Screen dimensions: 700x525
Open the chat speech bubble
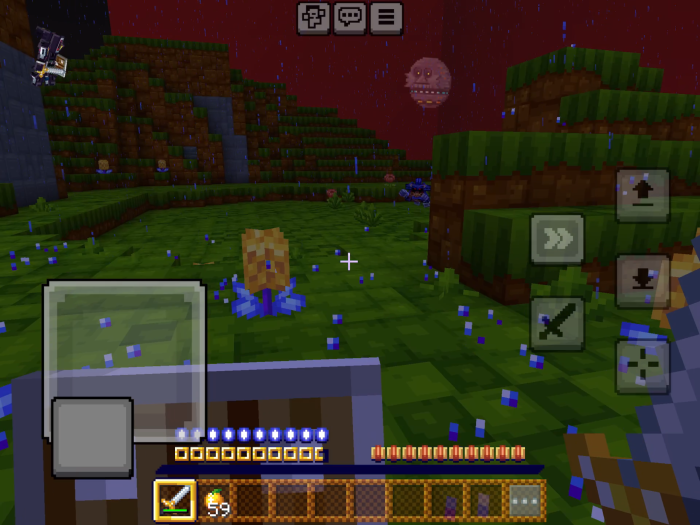(349, 17)
